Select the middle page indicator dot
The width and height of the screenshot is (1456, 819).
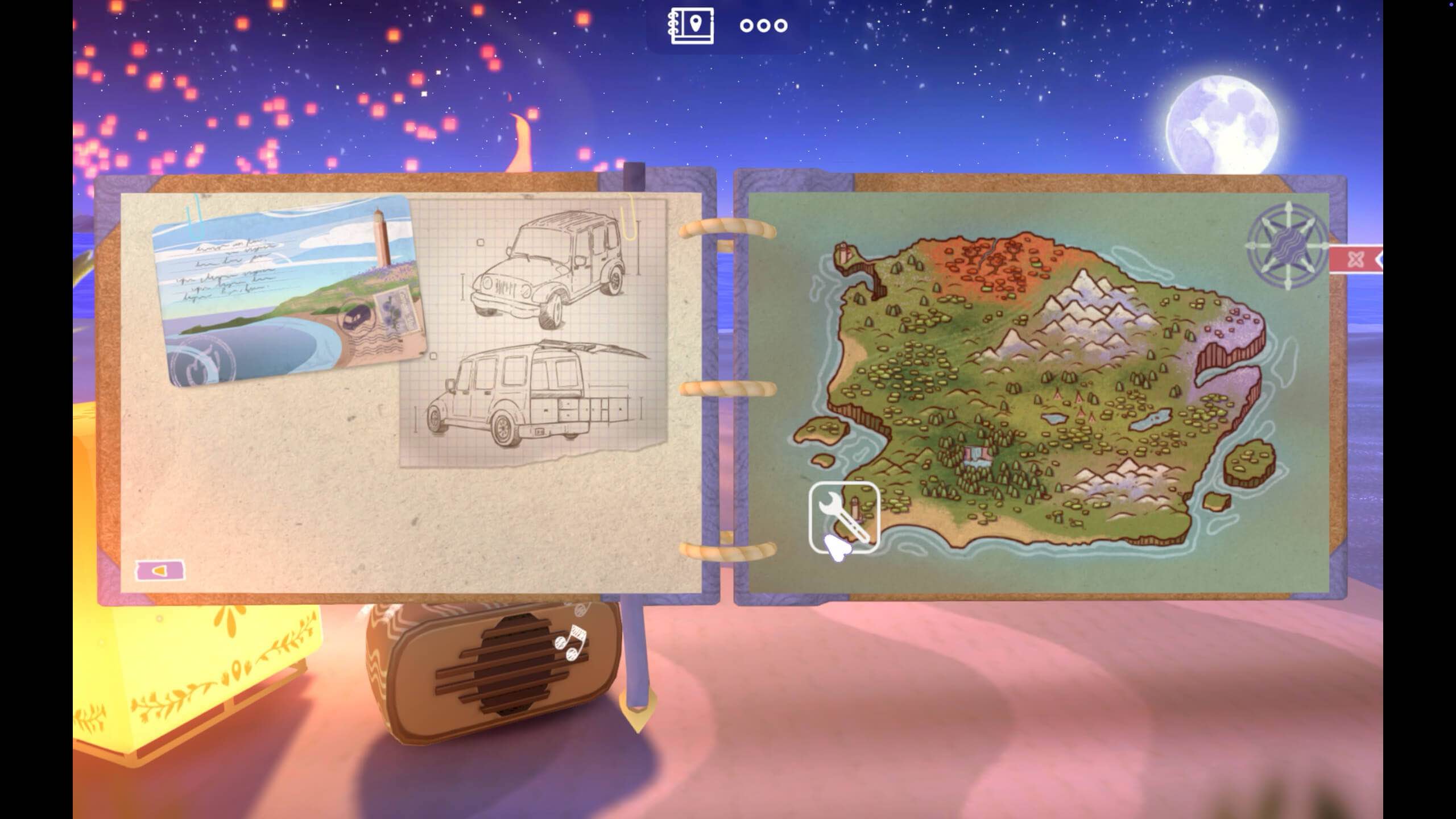(x=764, y=25)
